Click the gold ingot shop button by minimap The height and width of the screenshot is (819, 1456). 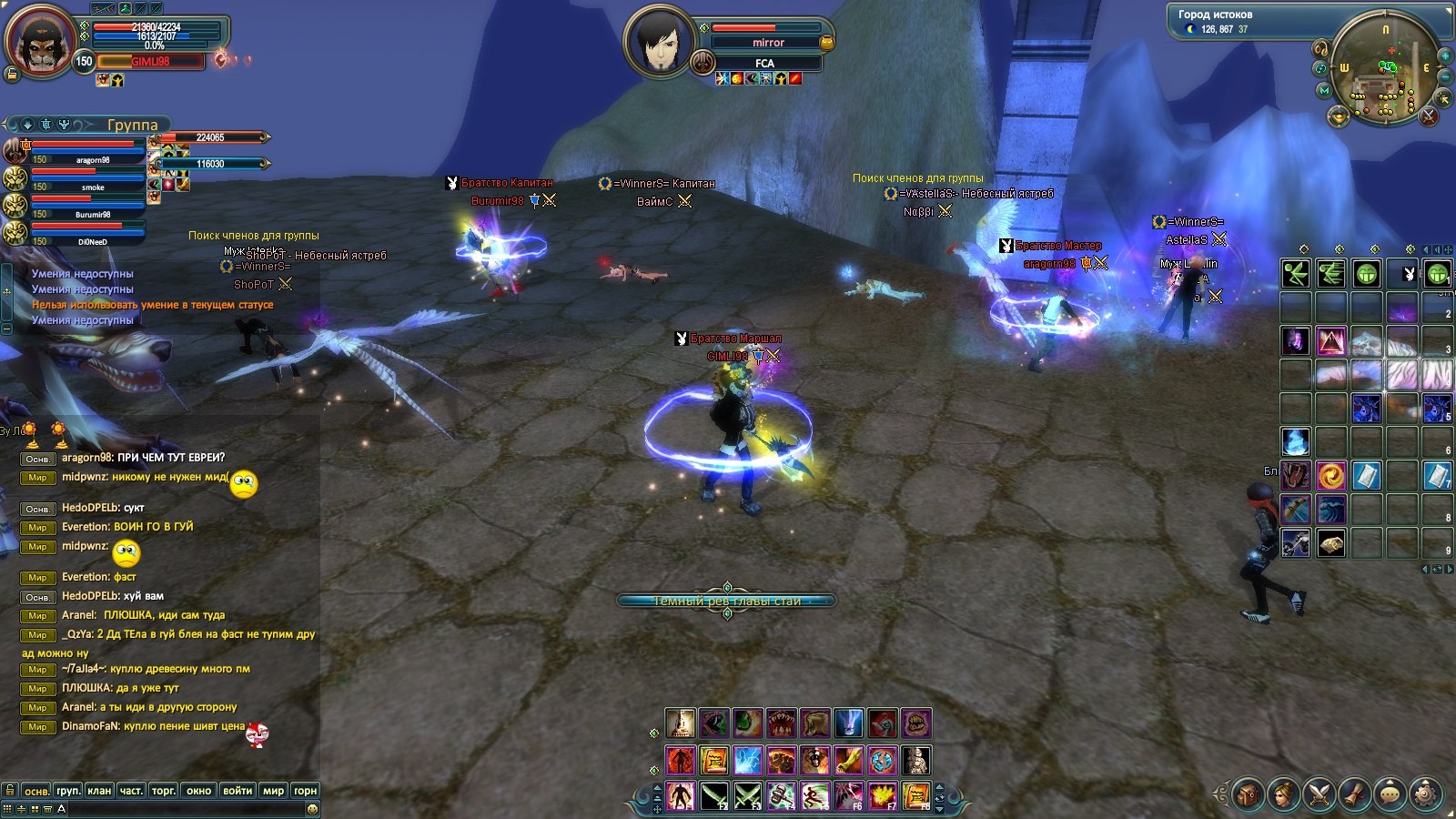[1338, 116]
